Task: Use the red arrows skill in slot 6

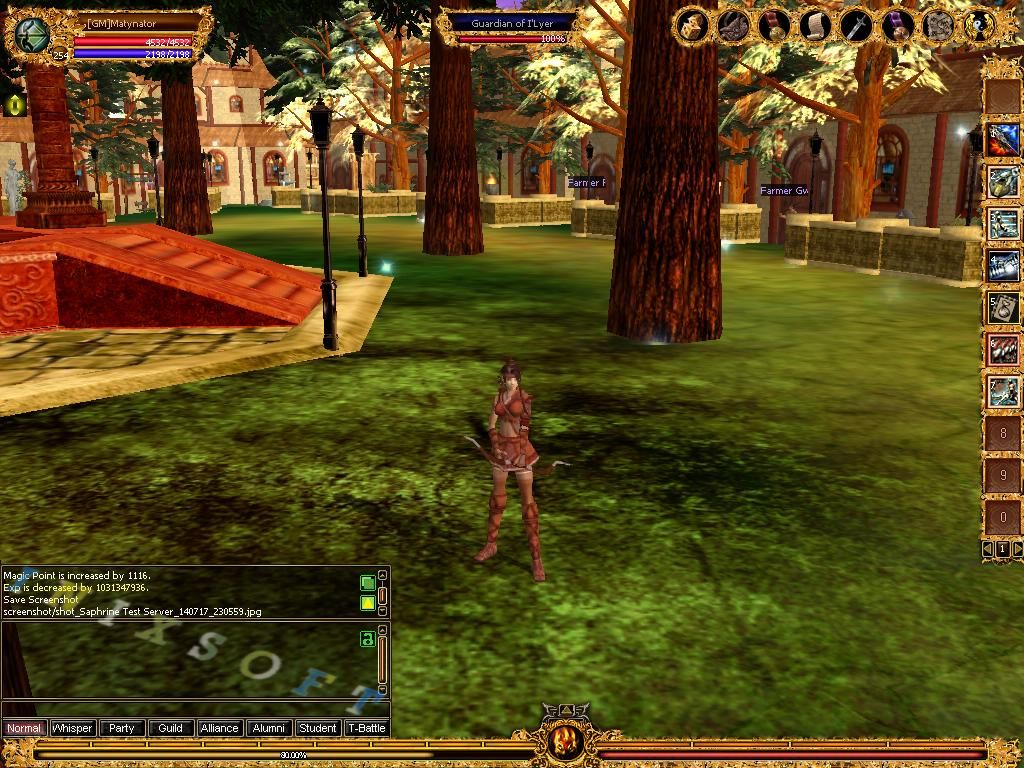Action: (x=1002, y=349)
